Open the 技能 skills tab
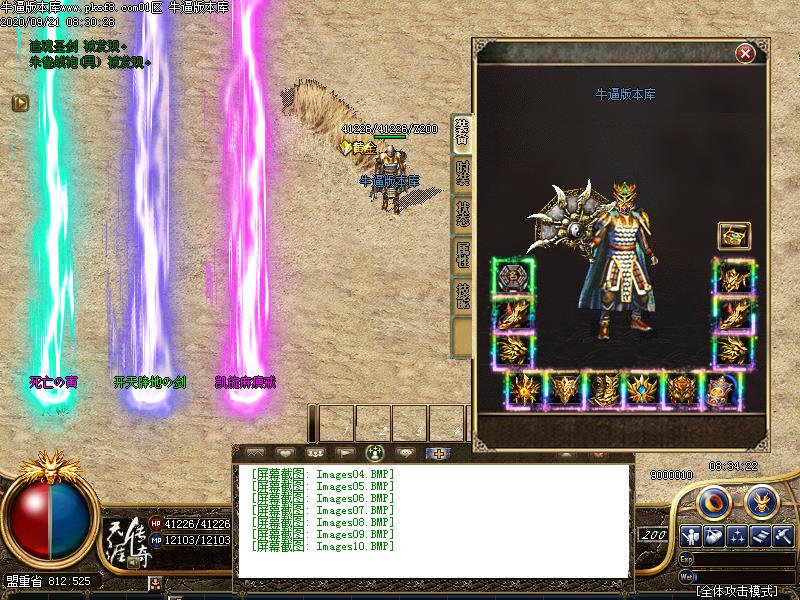This screenshot has height=600, width=800. coord(462,297)
